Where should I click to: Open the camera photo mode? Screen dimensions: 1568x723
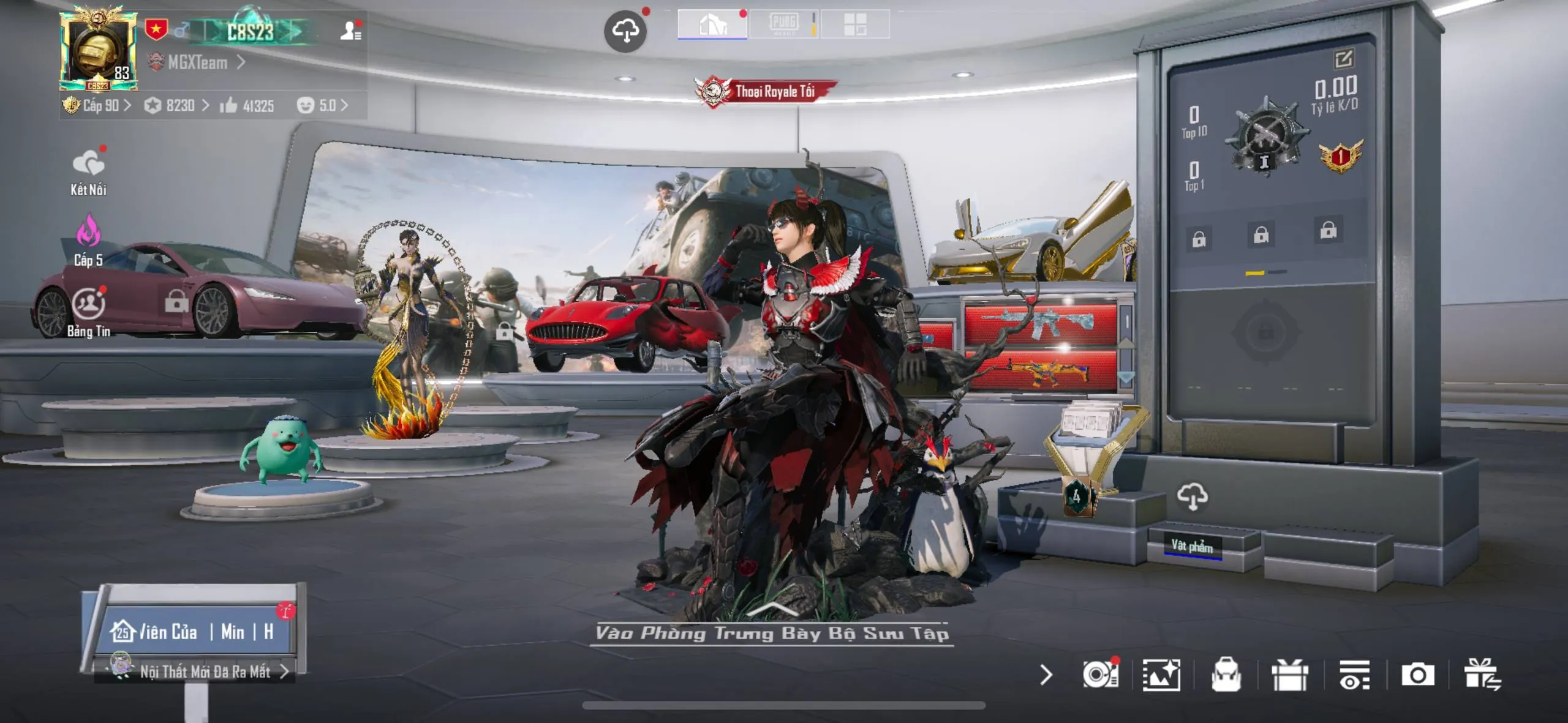[x=1417, y=675]
